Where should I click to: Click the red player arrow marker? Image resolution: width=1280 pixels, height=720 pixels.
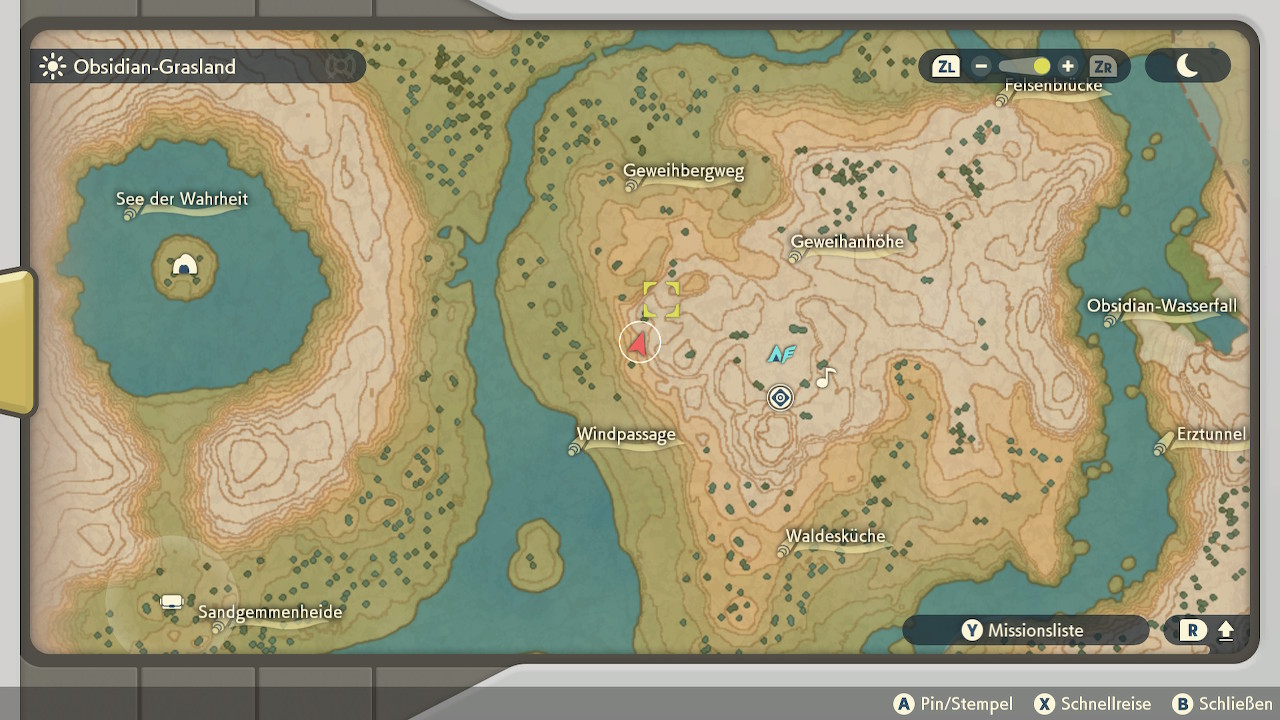coord(640,343)
